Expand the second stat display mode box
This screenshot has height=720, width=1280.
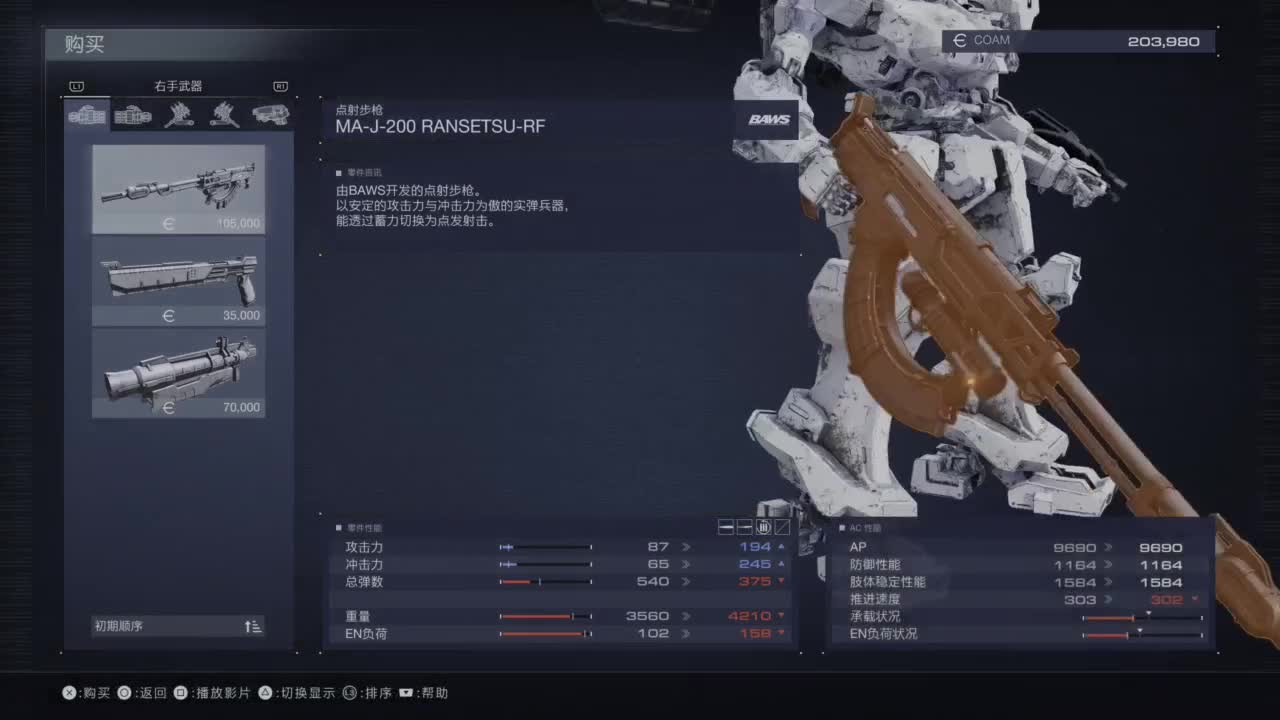pos(744,527)
